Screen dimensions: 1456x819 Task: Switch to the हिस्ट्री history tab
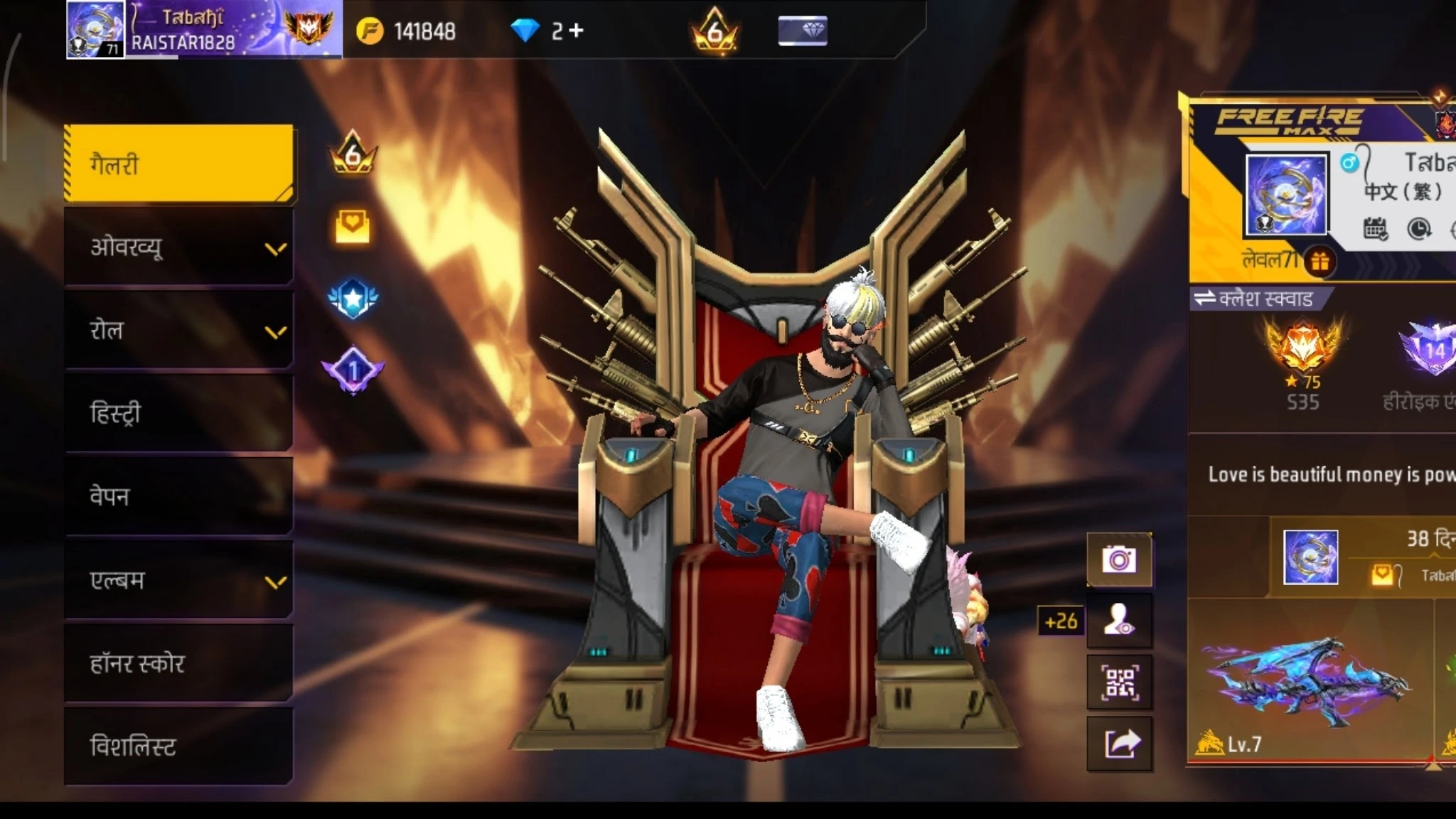coord(178,413)
